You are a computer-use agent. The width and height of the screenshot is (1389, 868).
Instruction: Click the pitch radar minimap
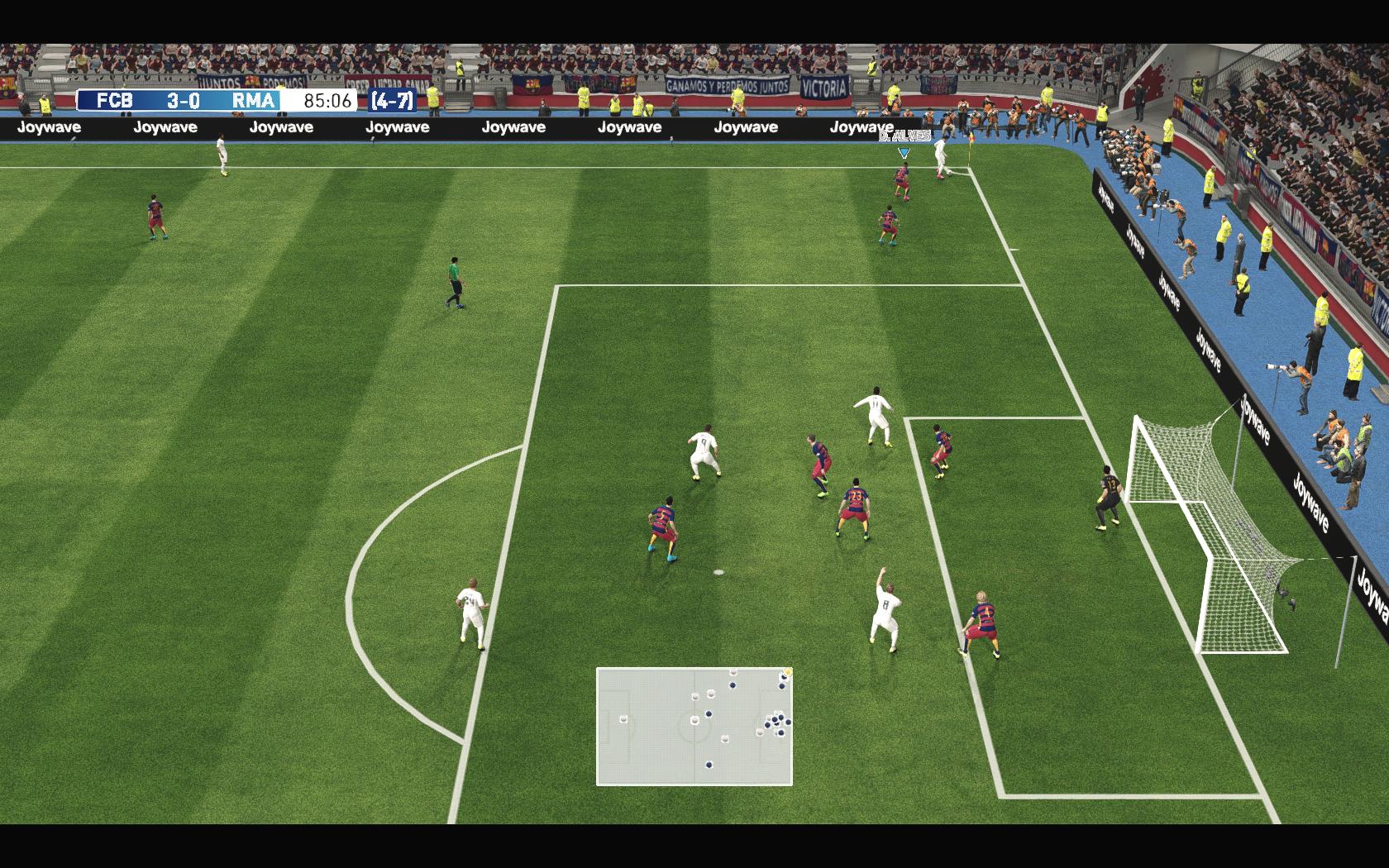(694, 726)
